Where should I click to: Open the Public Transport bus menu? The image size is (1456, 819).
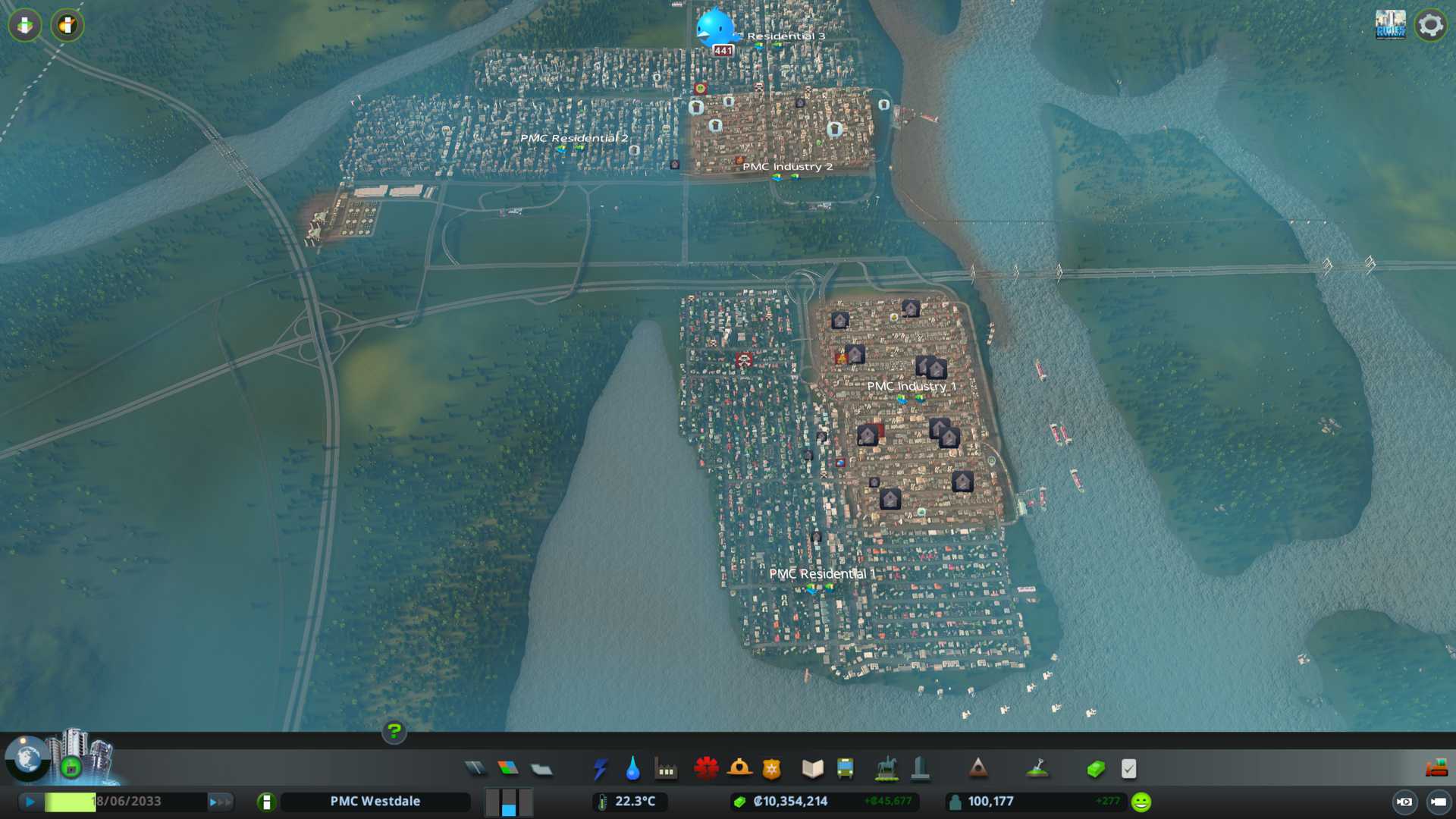click(845, 769)
